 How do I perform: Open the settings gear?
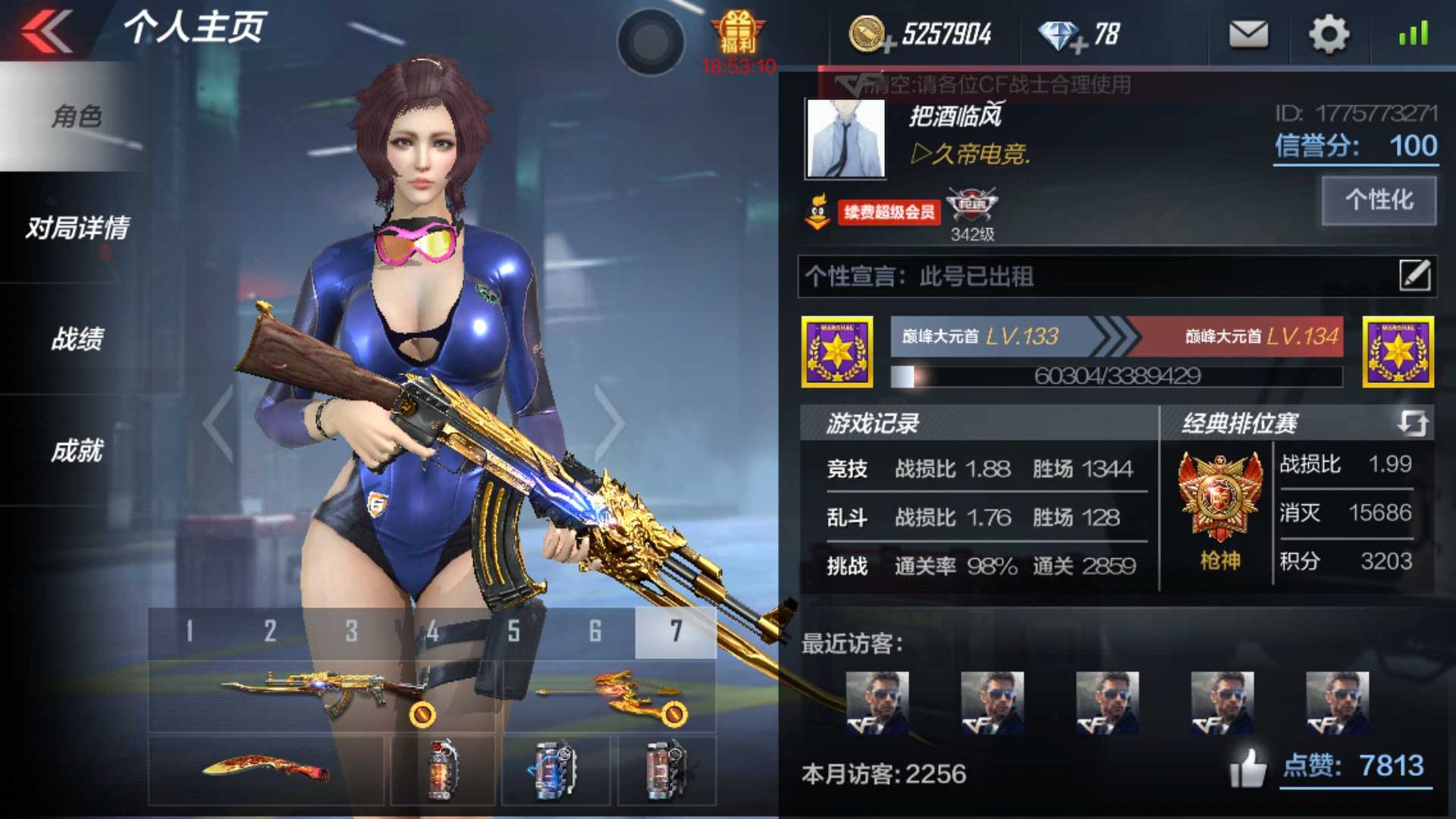point(1327,34)
